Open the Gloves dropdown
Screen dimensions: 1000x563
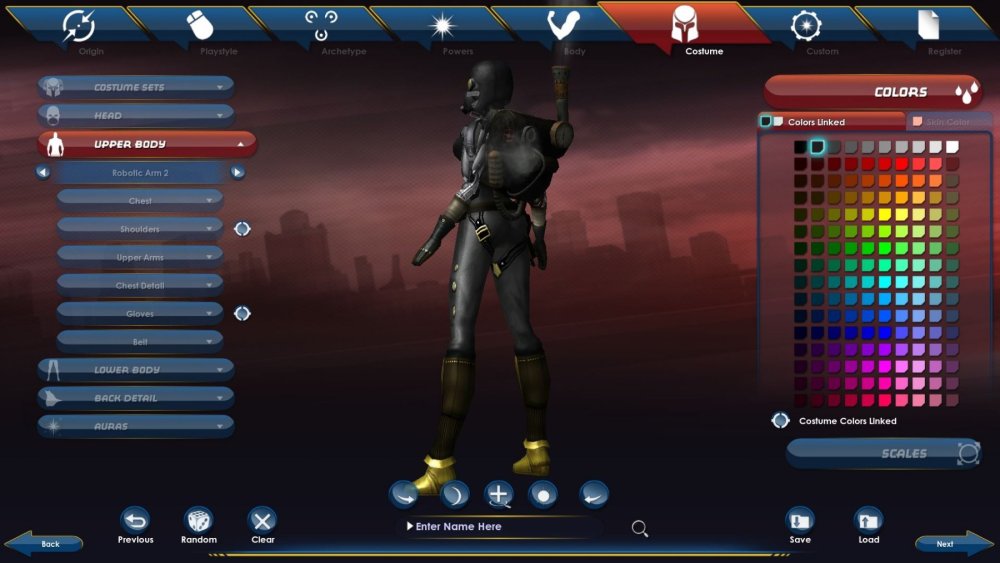click(x=140, y=314)
